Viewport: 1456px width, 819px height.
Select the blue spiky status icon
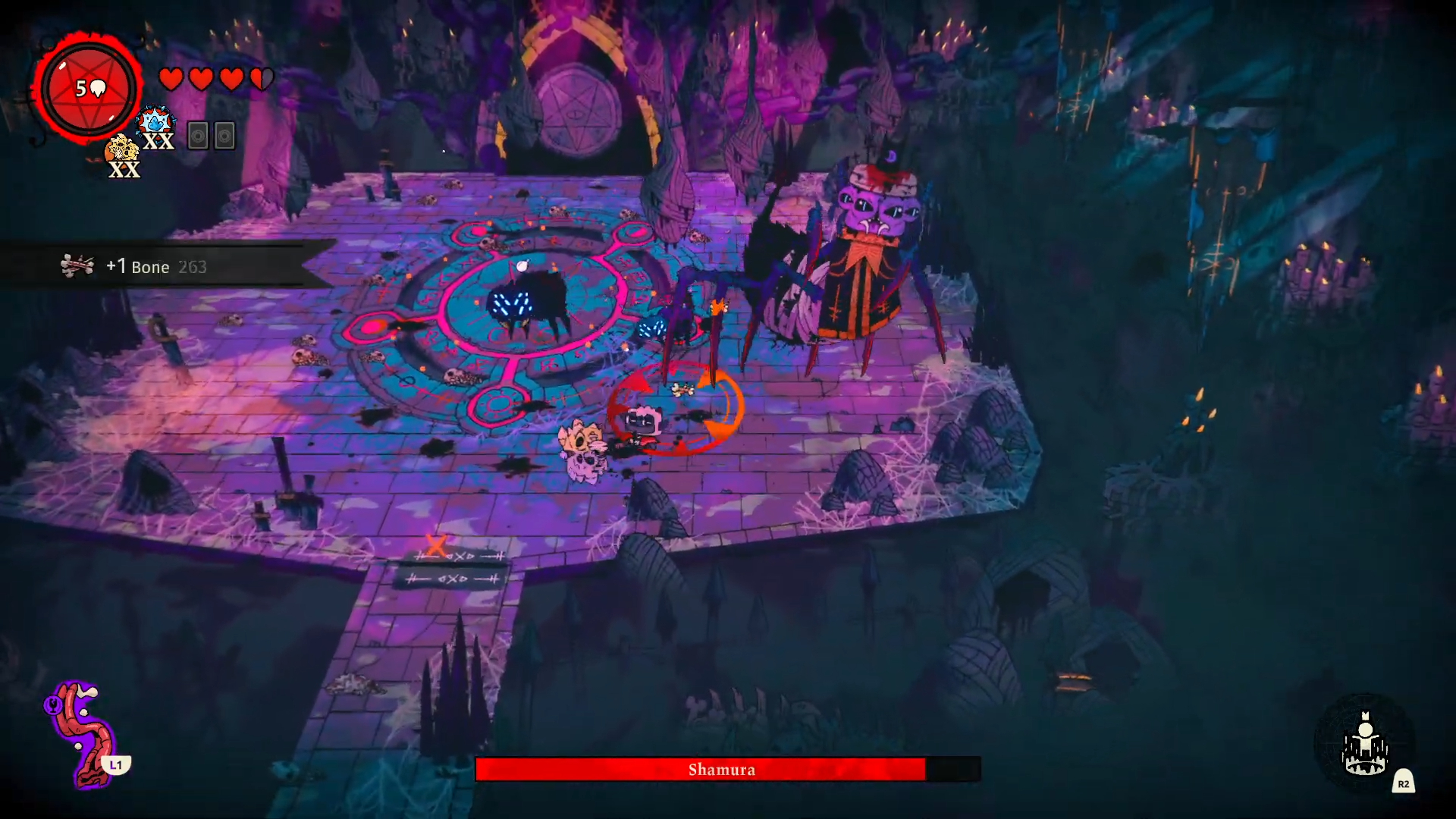point(156,122)
